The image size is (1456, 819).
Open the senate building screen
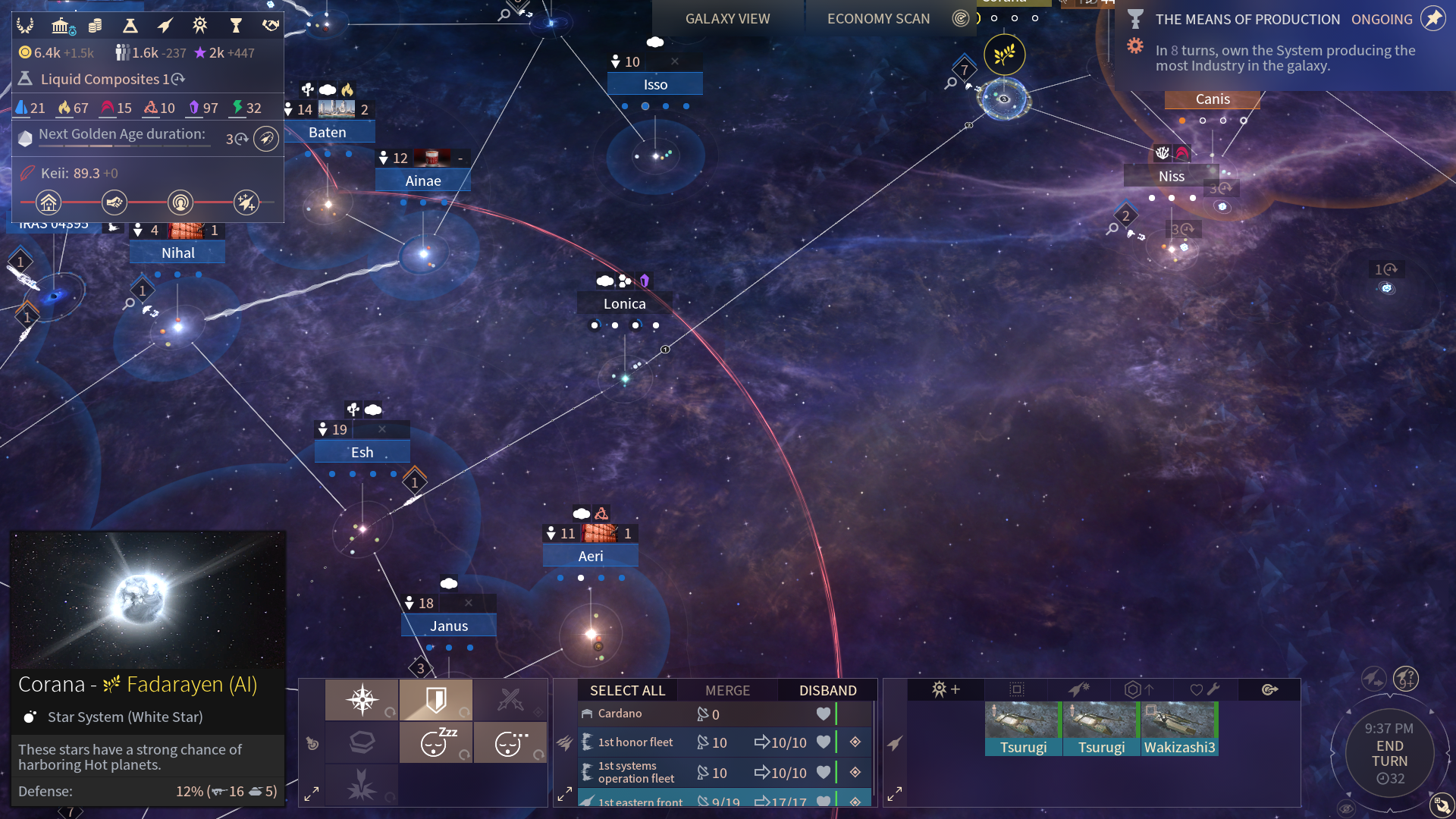point(61,26)
